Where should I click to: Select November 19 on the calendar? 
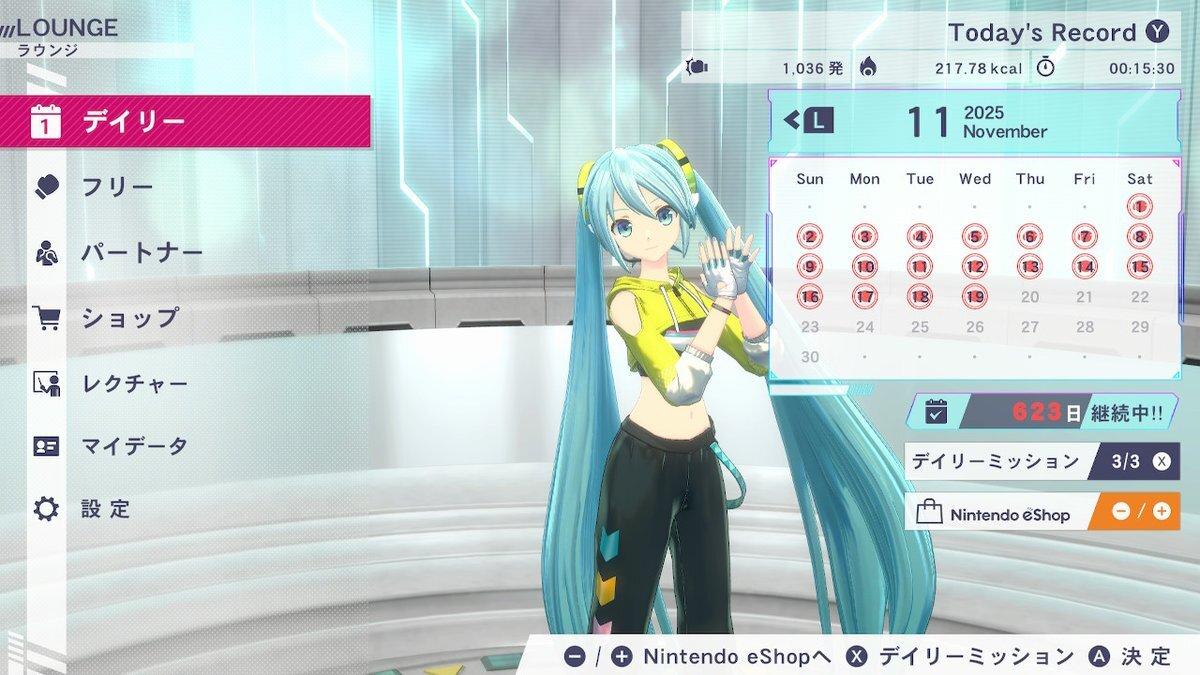click(x=975, y=297)
